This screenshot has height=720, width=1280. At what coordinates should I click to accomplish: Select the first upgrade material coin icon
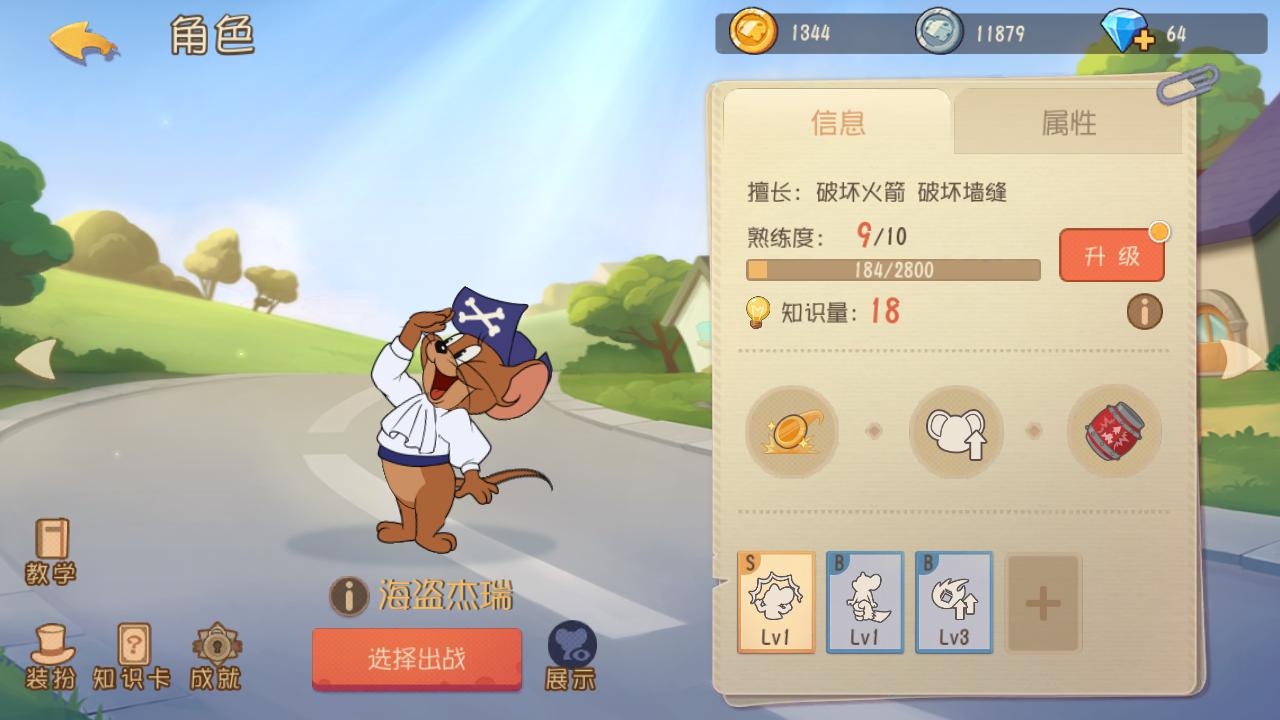pyautogui.click(x=791, y=432)
